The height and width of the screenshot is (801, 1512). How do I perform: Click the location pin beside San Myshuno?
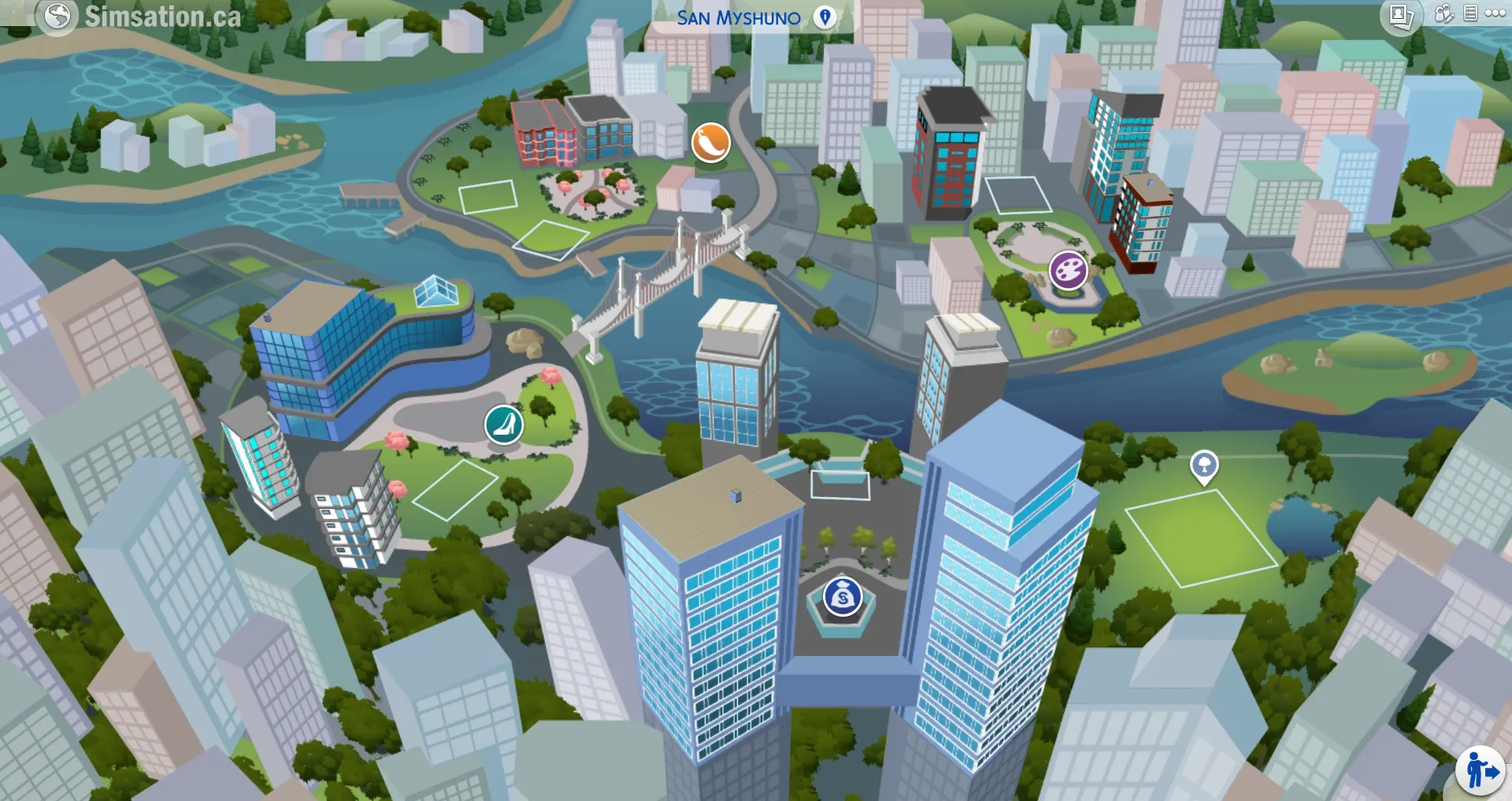click(x=825, y=17)
